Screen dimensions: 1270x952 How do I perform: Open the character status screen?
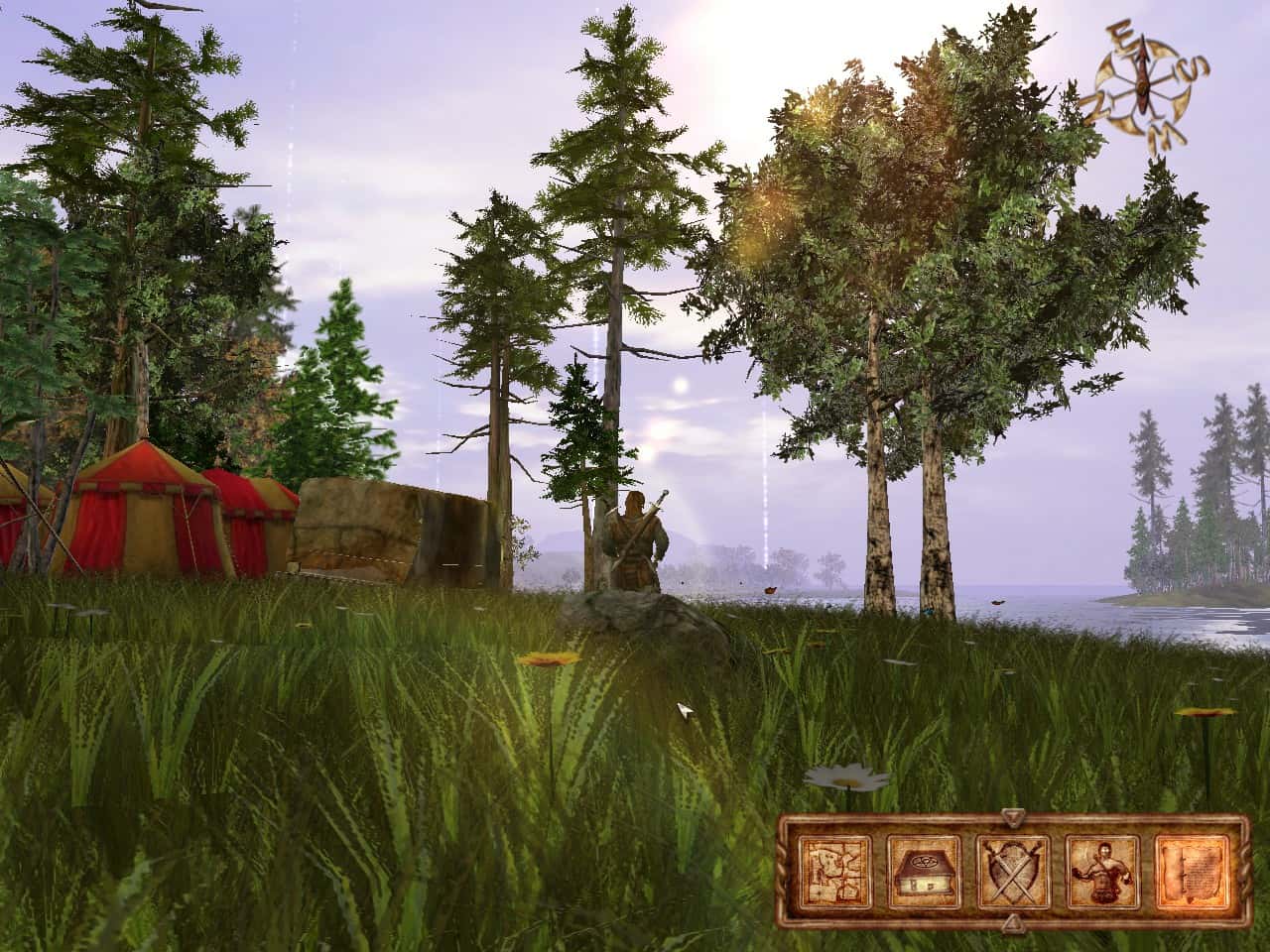[1103, 874]
